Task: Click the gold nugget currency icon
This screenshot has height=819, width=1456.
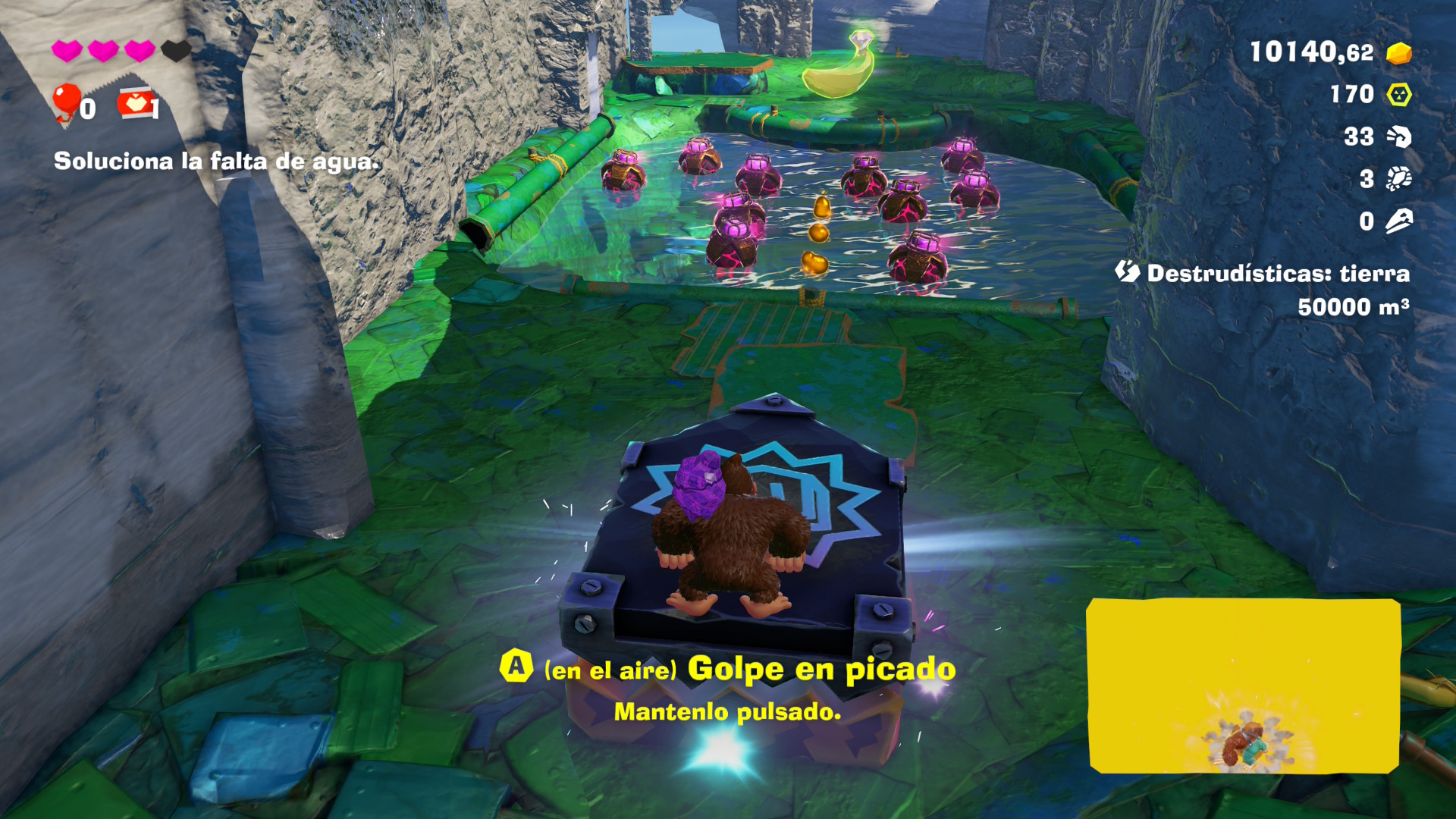Action: [1398, 53]
